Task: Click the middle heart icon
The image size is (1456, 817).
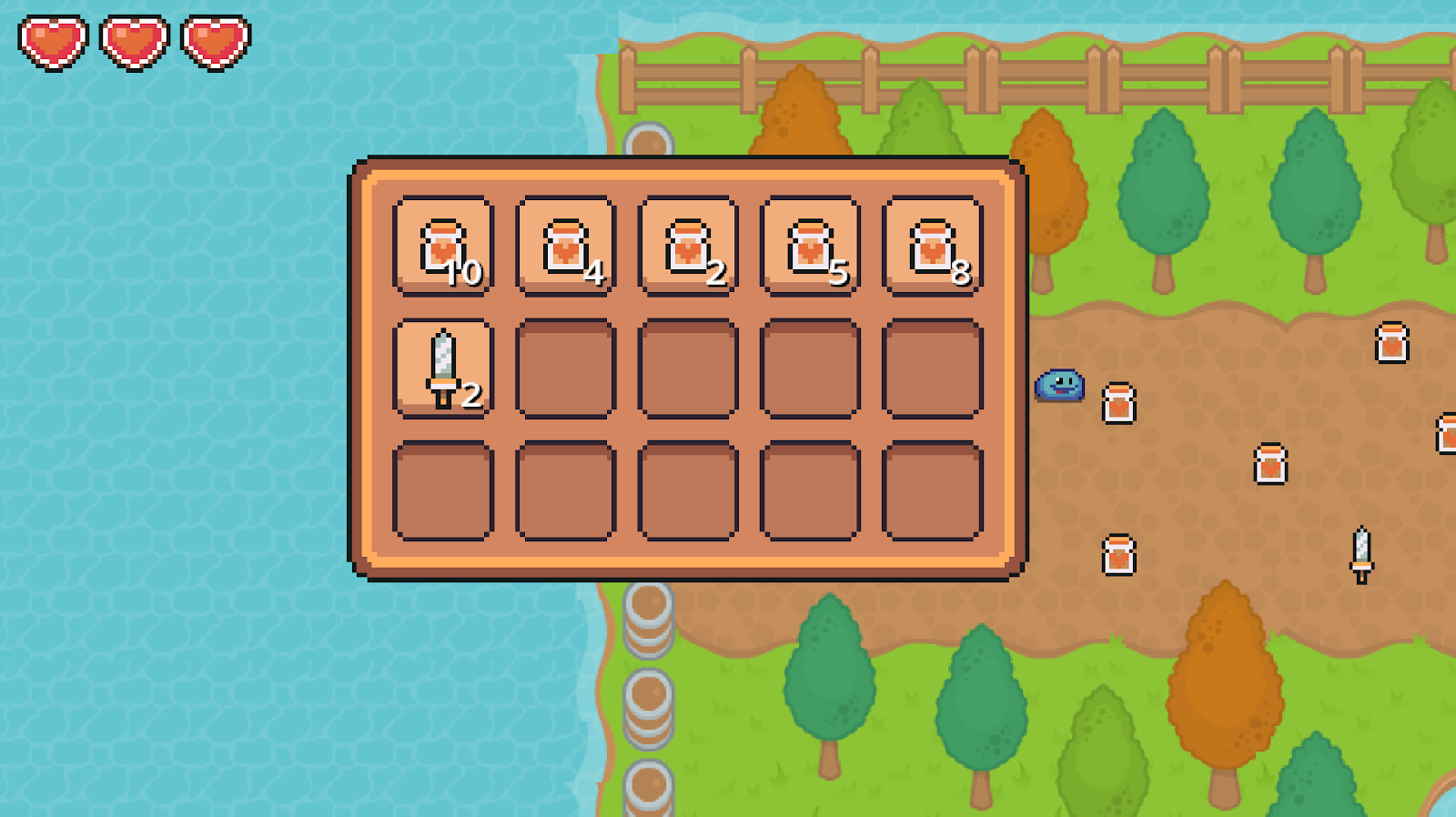Action: point(133,40)
